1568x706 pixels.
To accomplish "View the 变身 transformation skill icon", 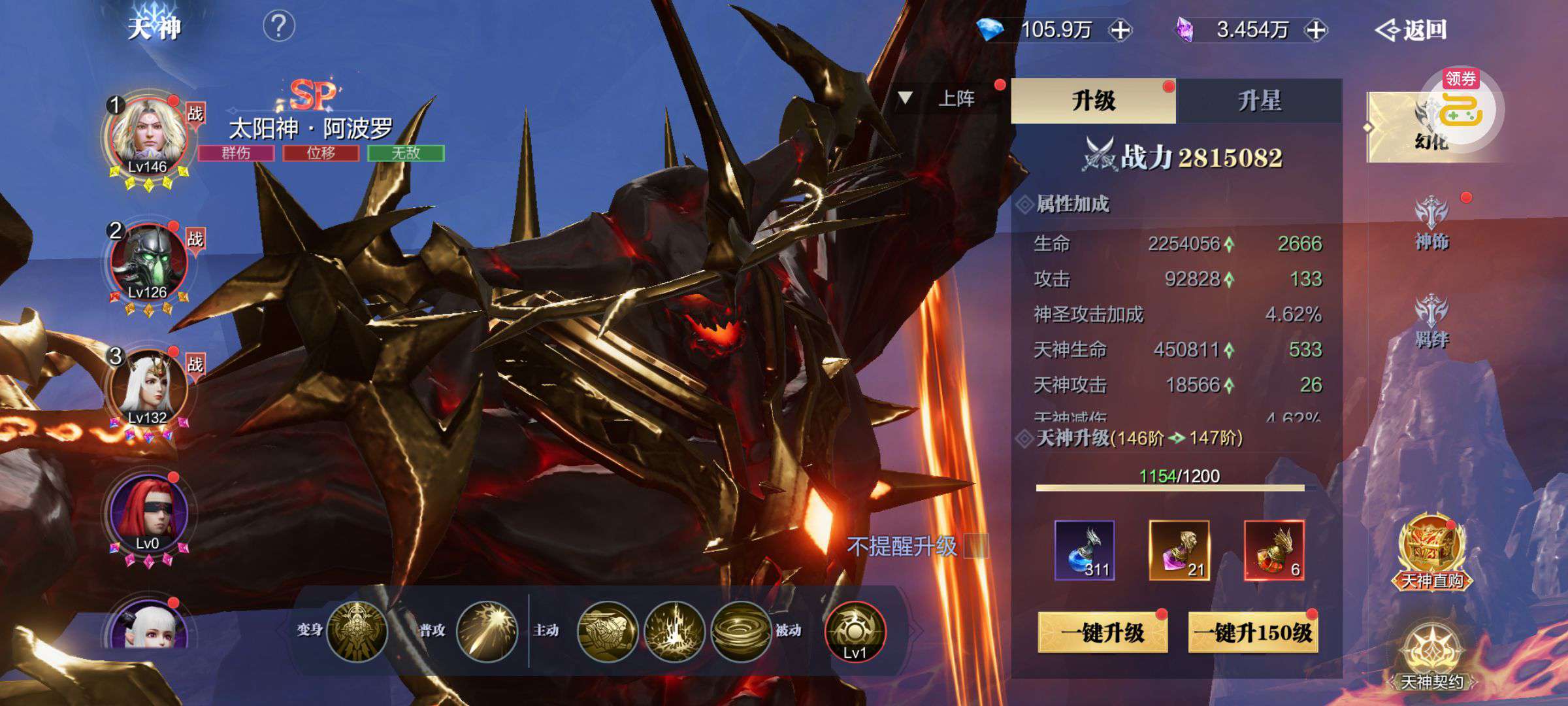I will pyautogui.click(x=357, y=631).
